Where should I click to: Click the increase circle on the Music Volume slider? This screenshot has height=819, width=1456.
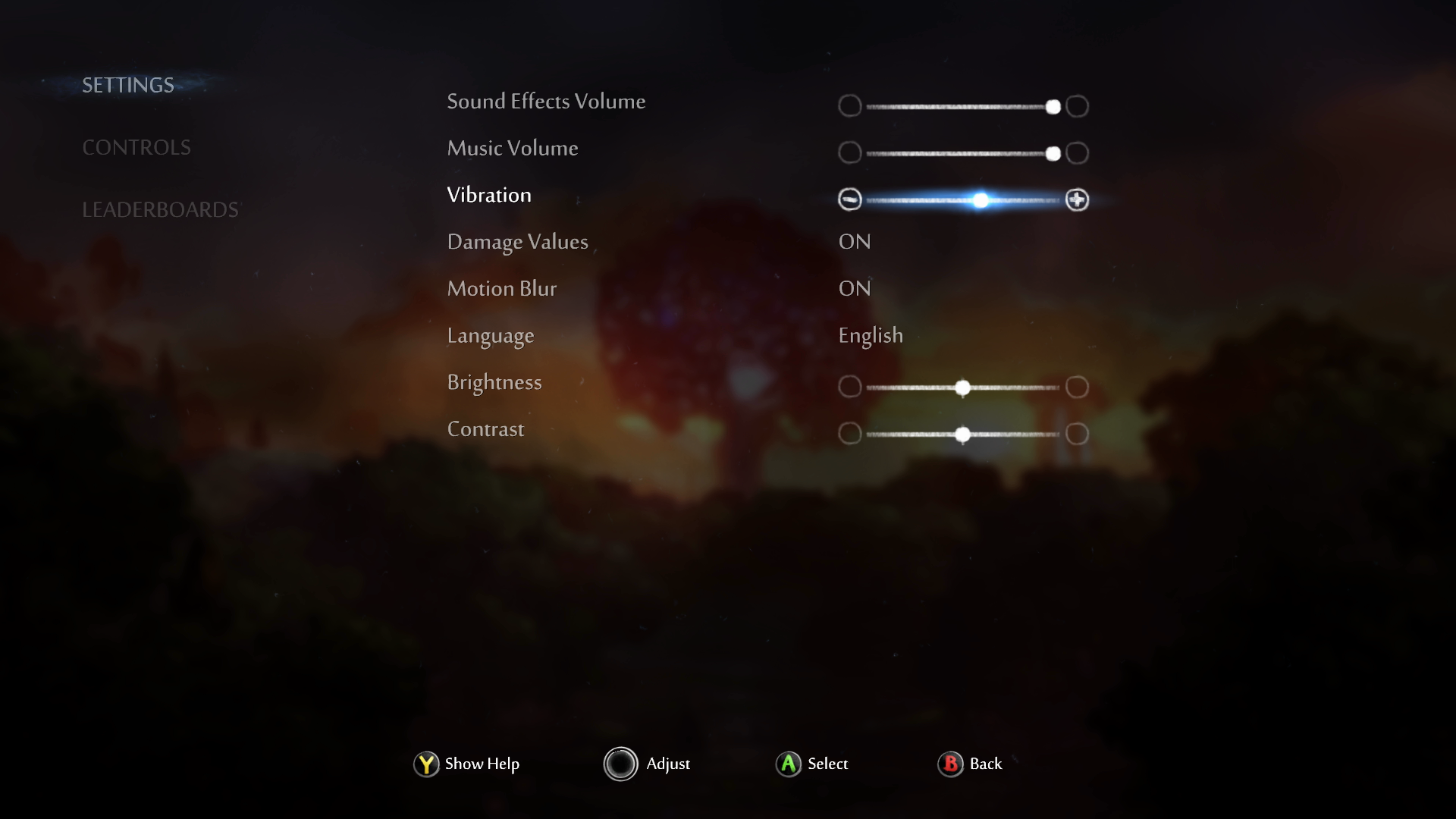1077,152
